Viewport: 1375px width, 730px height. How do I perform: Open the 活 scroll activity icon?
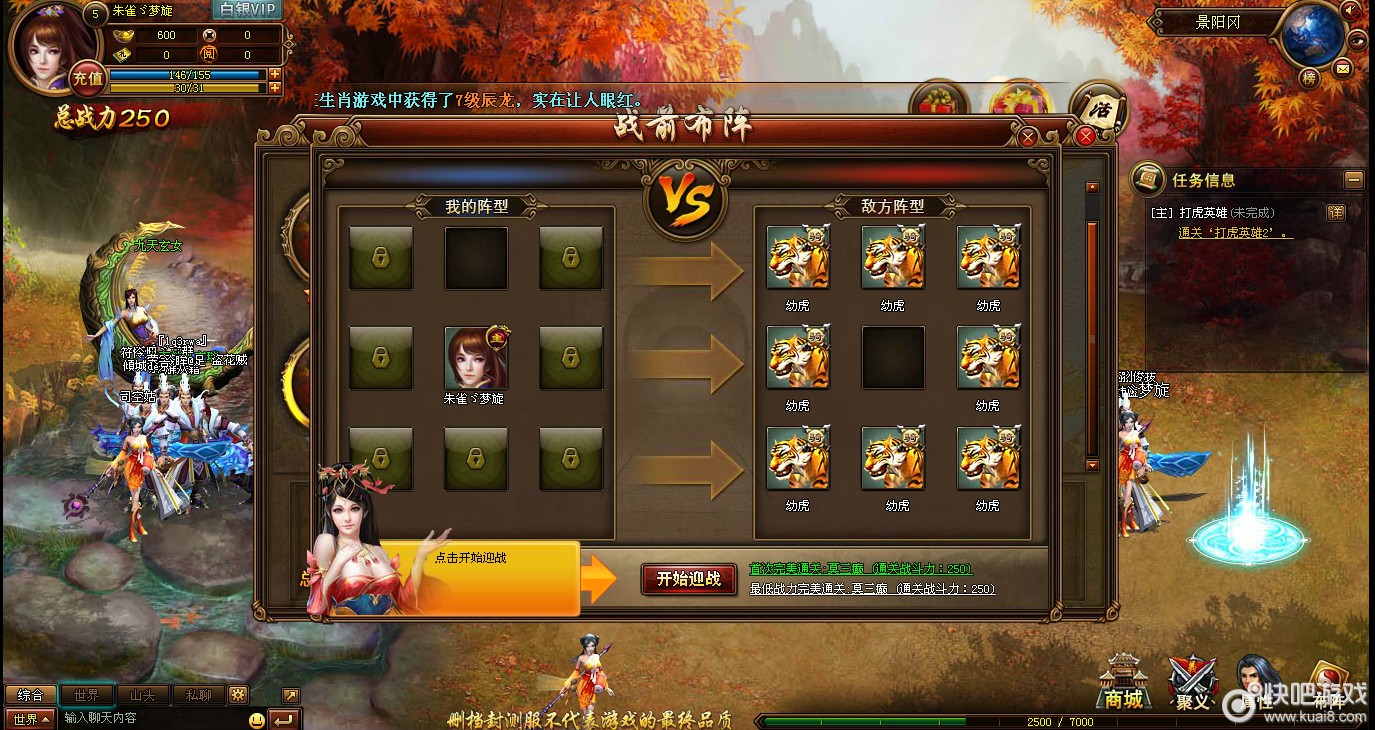1097,107
